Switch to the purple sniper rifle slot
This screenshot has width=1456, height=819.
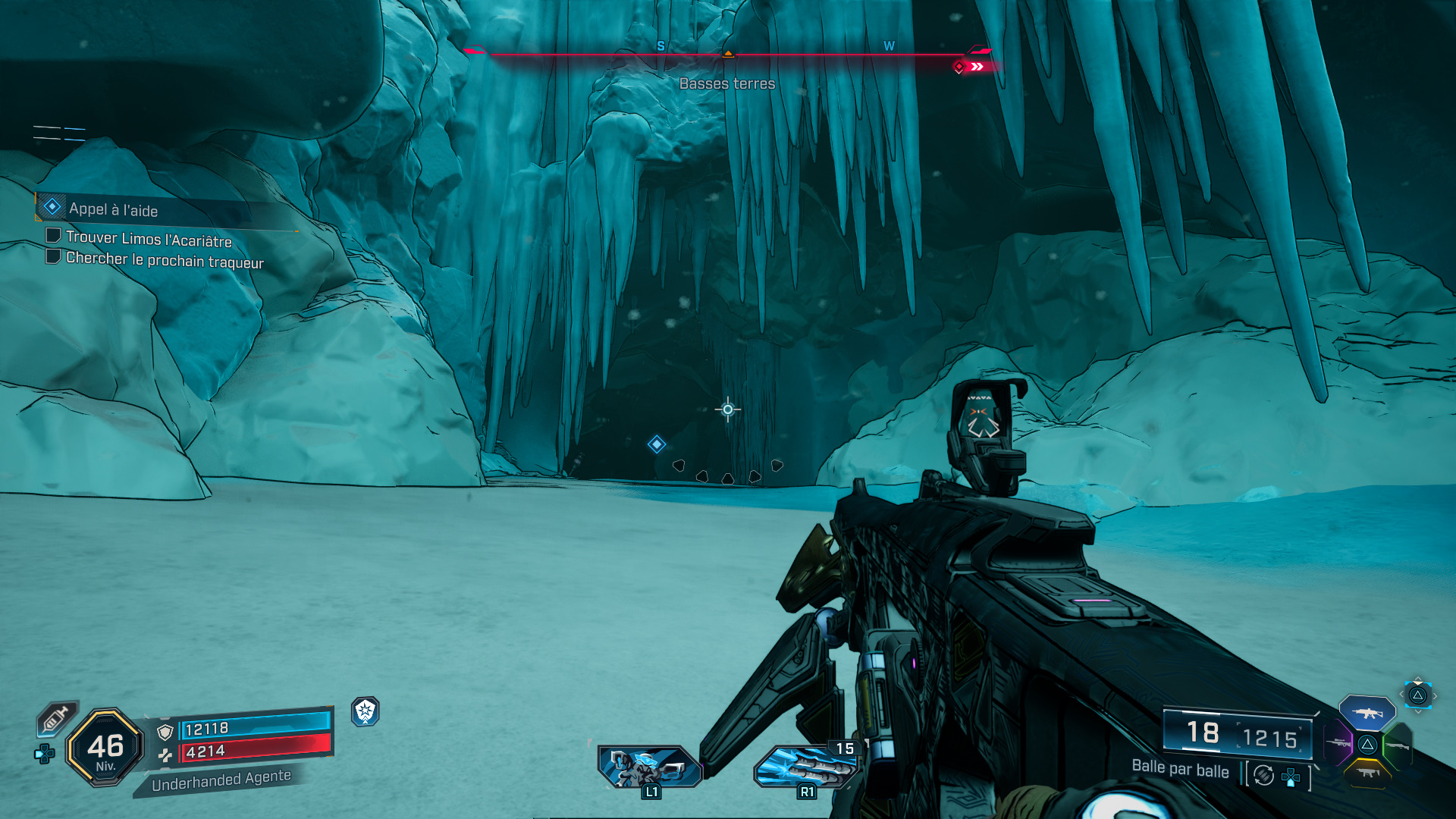[1338, 743]
